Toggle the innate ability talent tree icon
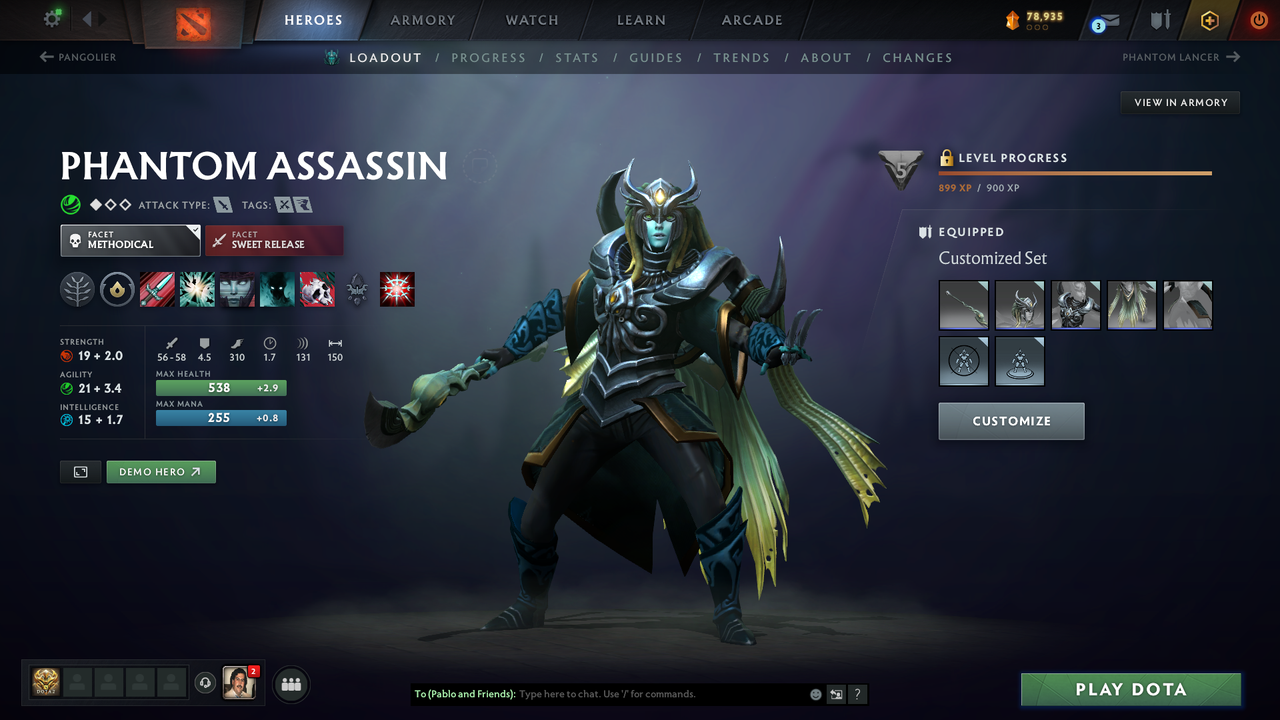 pos(77,289)
